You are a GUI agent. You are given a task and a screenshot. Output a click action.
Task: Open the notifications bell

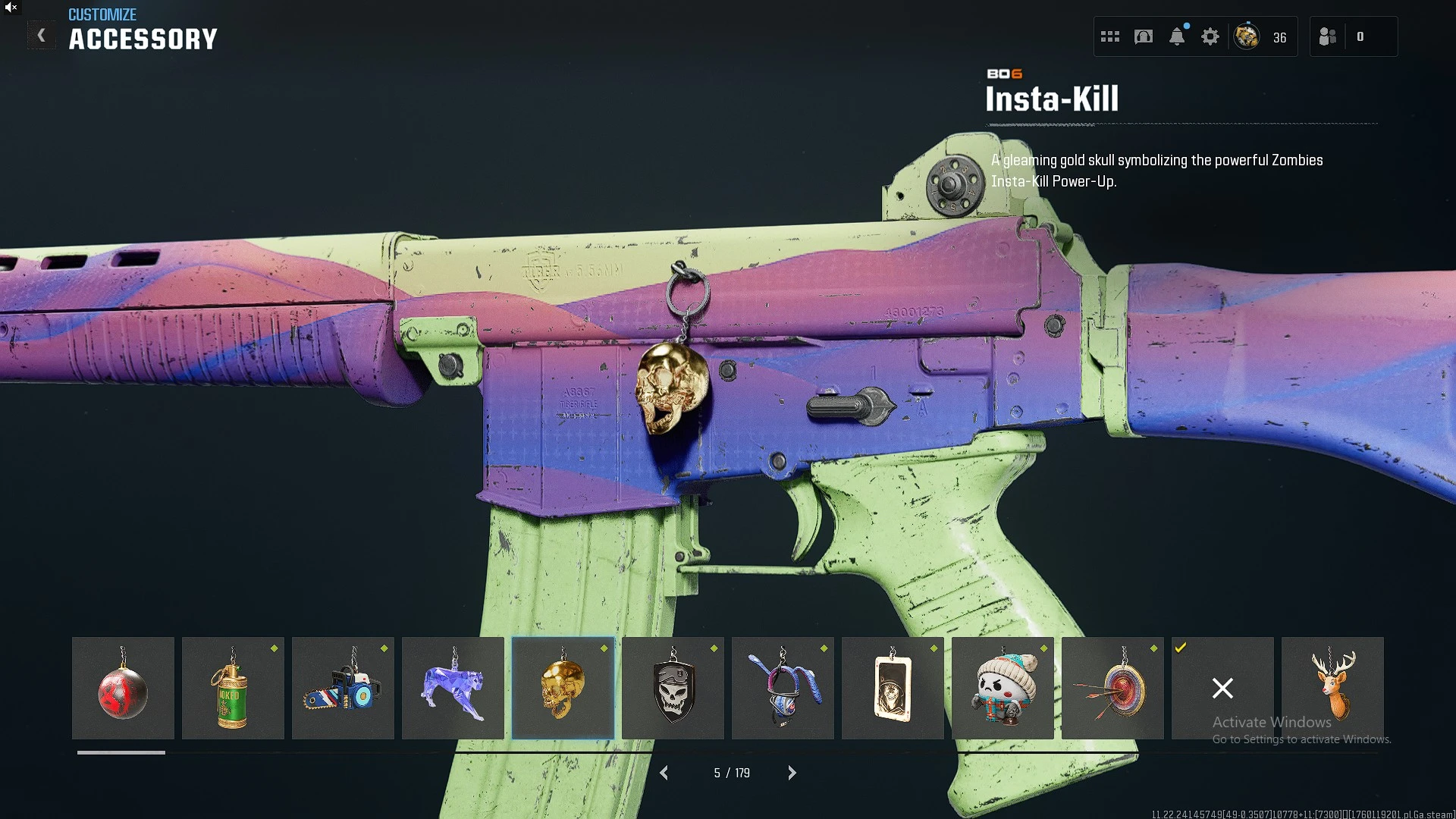[1177, 36]
